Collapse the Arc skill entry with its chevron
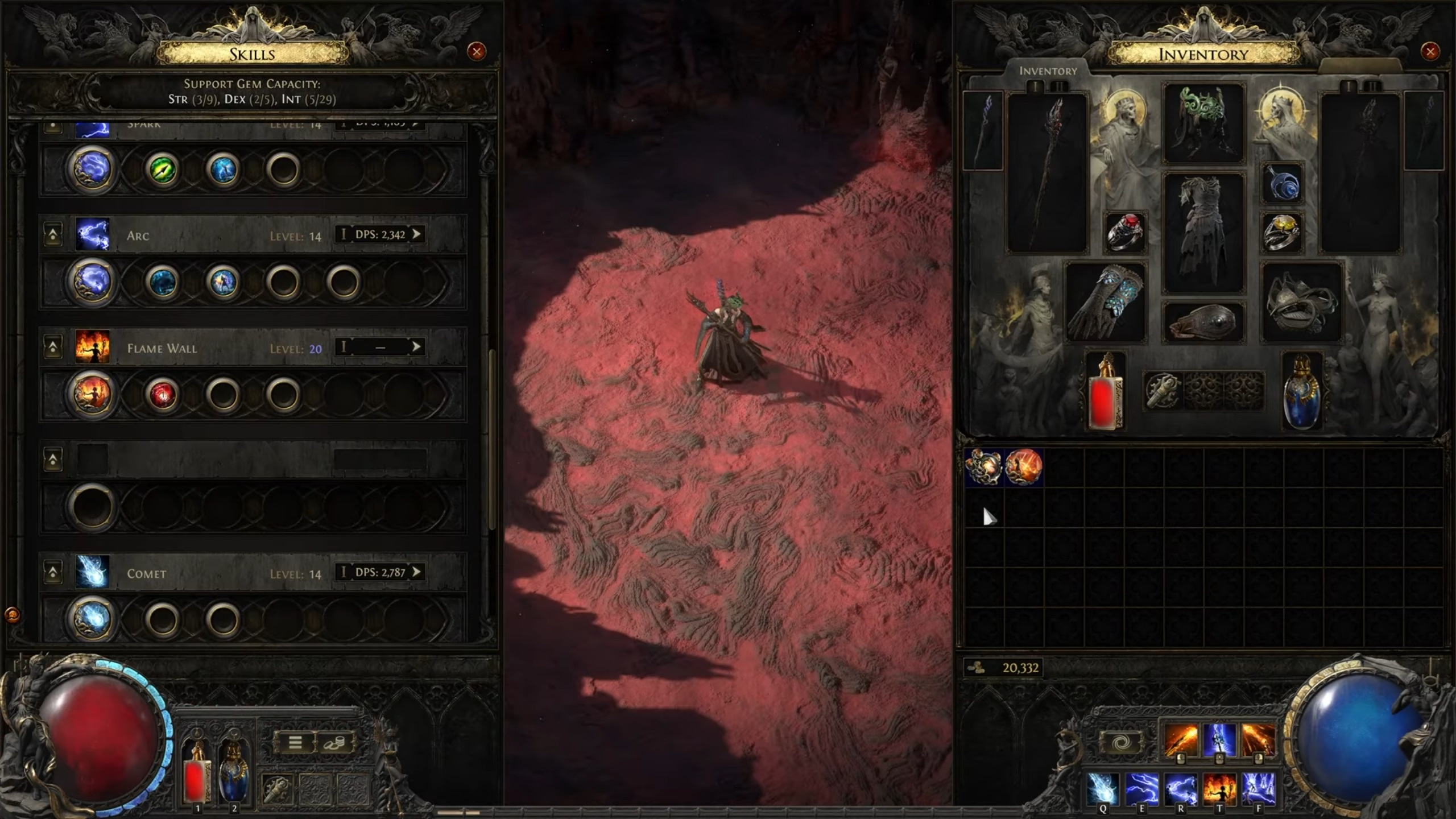Image resolution: width=1456 pixels, height=819 pixels. pyautogui.click(x=53, y=235)
